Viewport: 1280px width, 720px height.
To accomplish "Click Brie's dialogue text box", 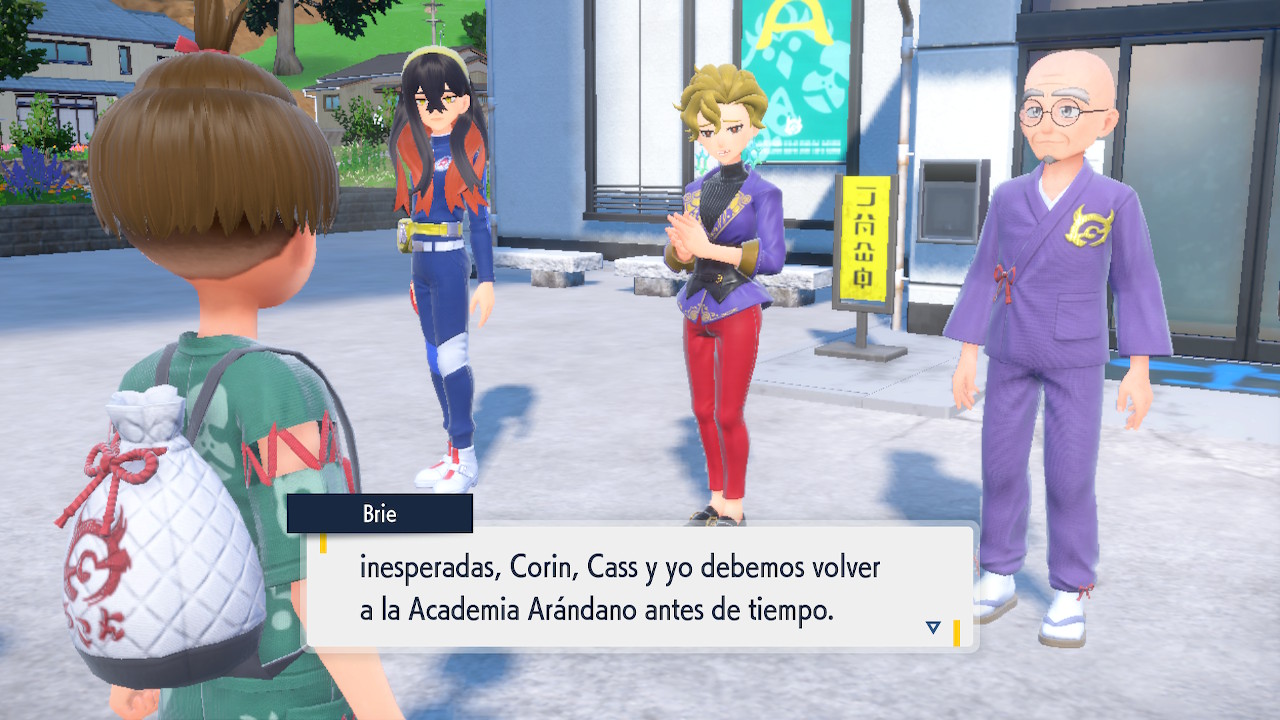I will (640, 588).
